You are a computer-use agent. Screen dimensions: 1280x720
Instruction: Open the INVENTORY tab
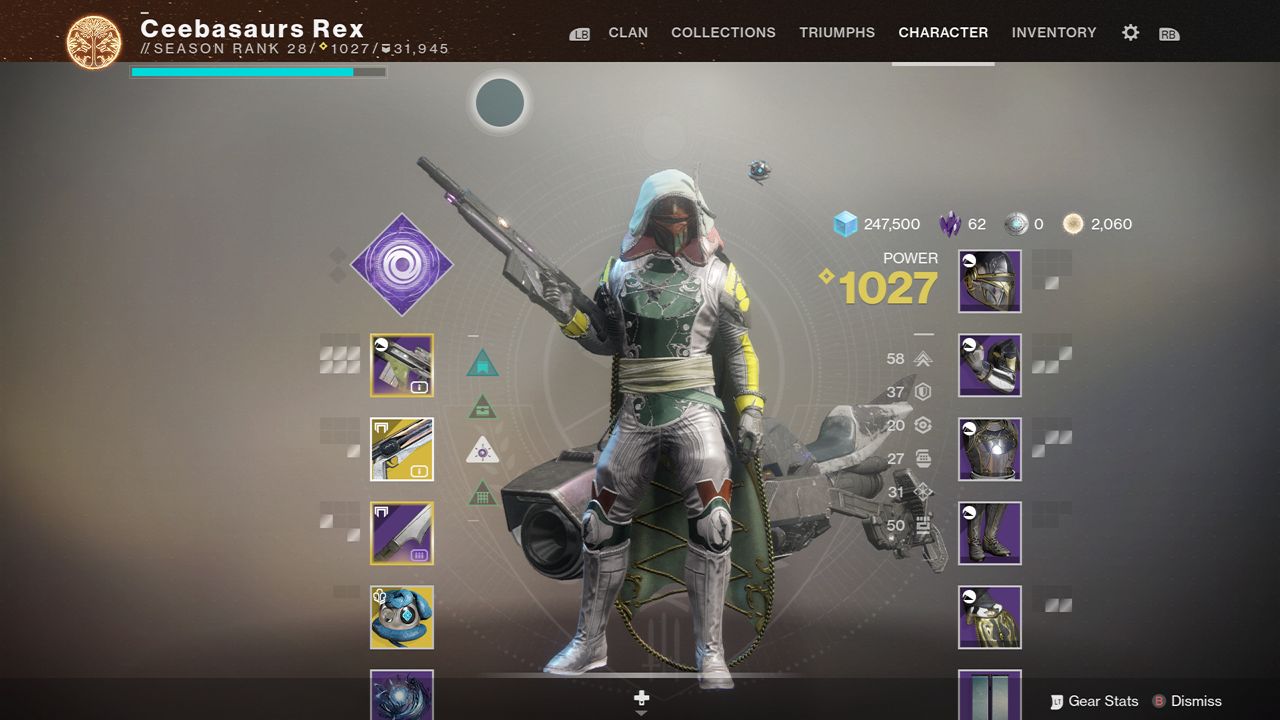[1054, 32]
